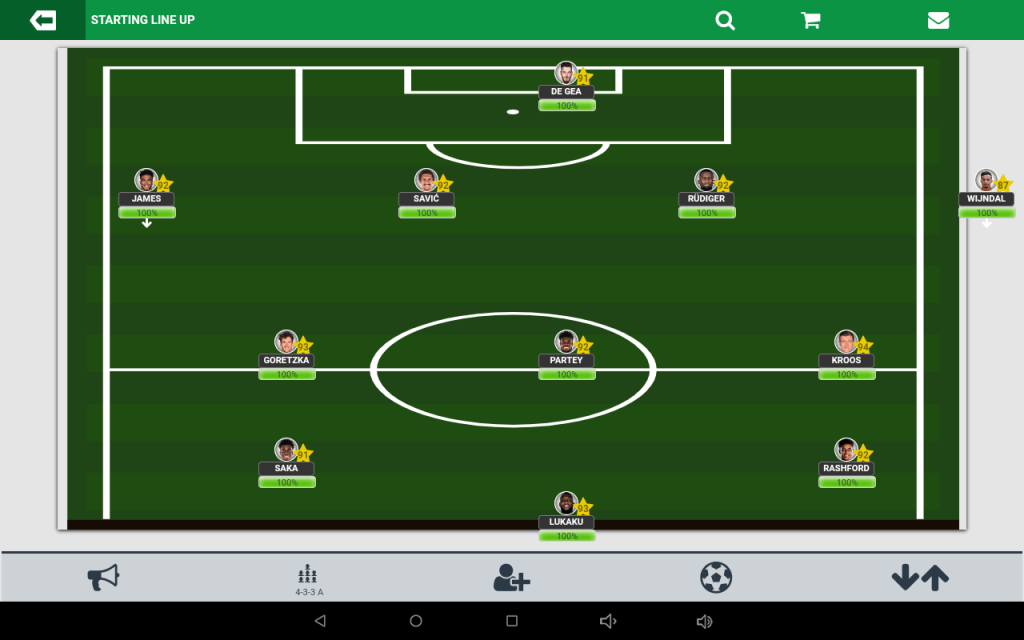Screen dimensions: 1024x640
Task: Select defender James
Action: coord(147,193)
